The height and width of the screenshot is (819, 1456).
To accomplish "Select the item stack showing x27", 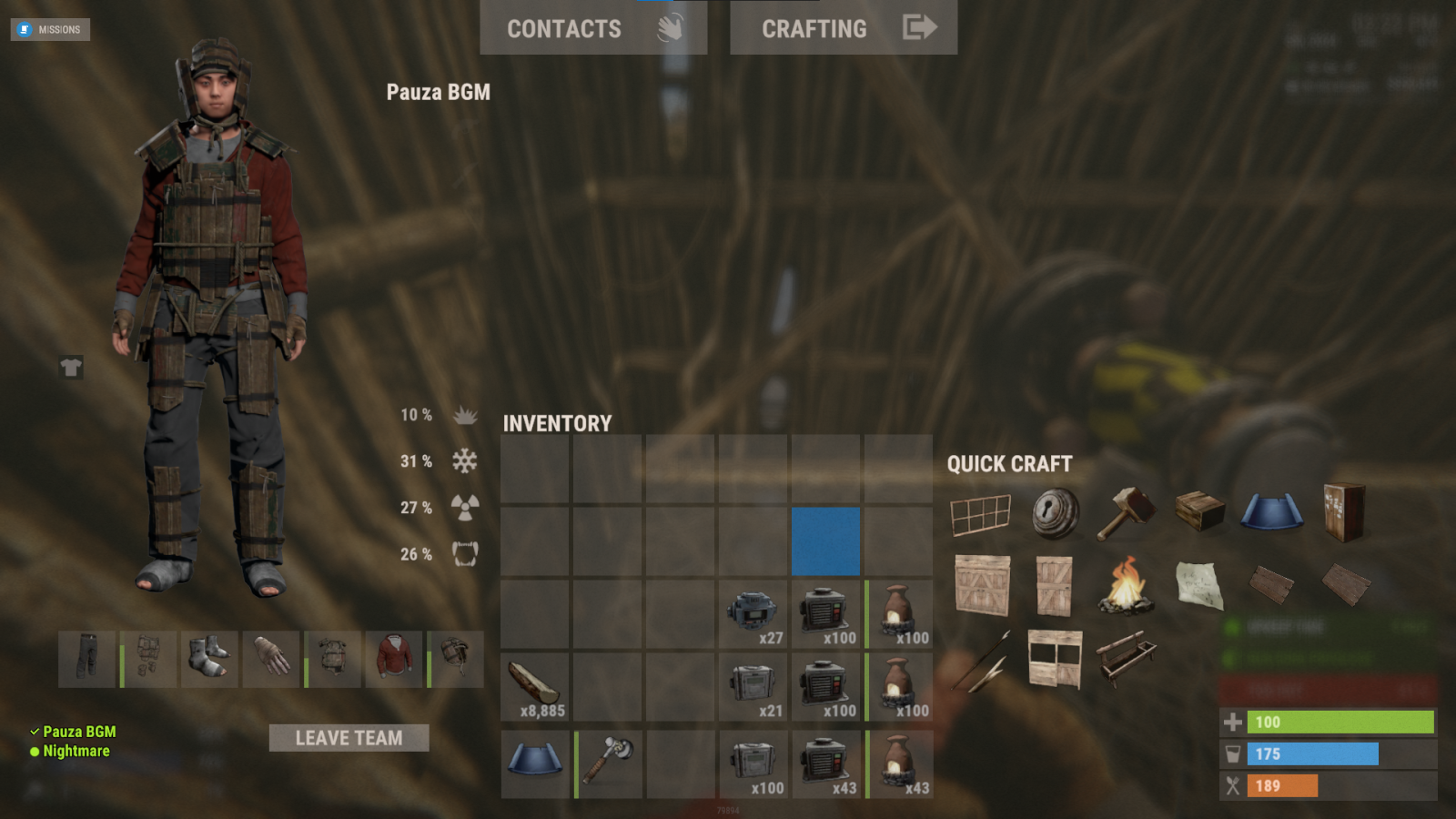I will [x=753, y=614].
